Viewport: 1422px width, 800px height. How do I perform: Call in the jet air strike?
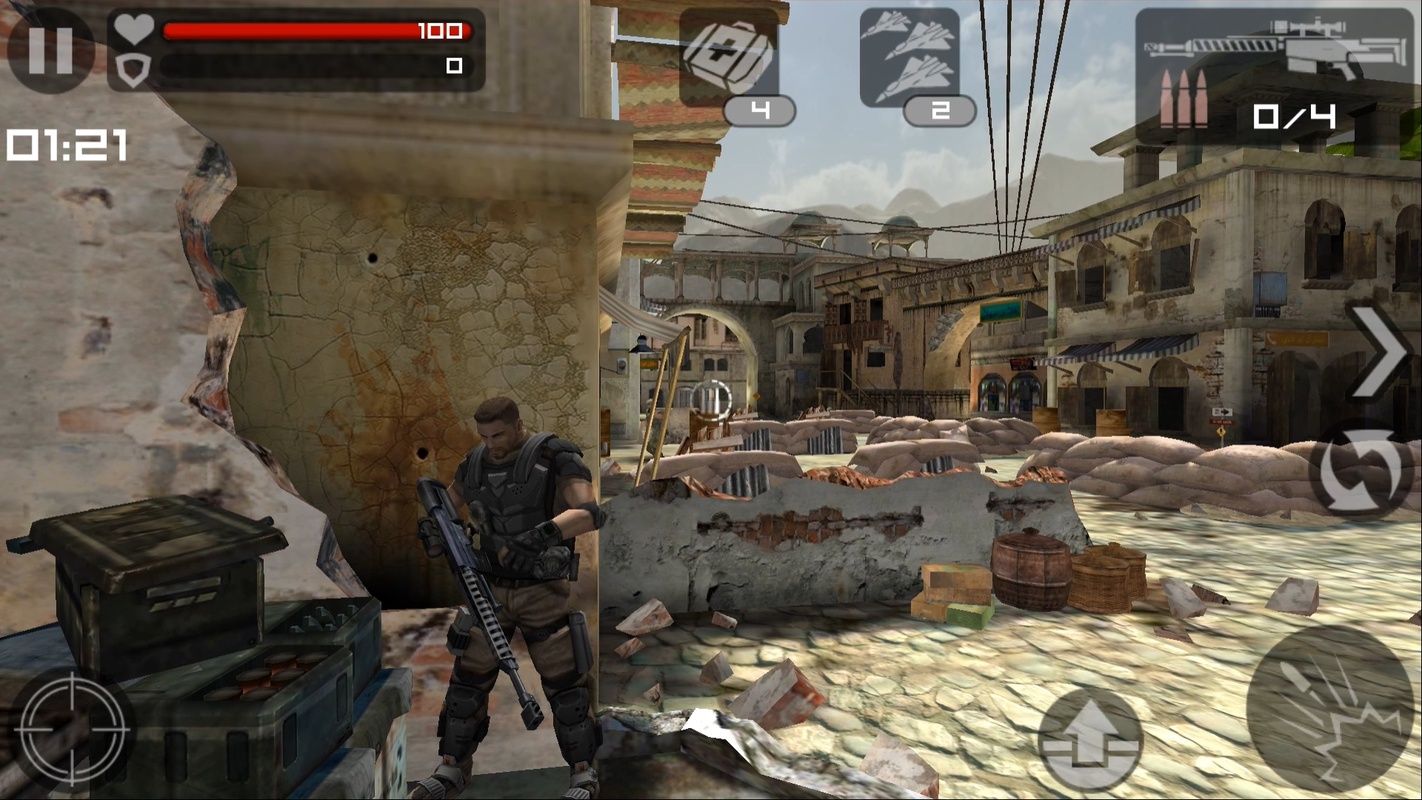tap(910, 58)
